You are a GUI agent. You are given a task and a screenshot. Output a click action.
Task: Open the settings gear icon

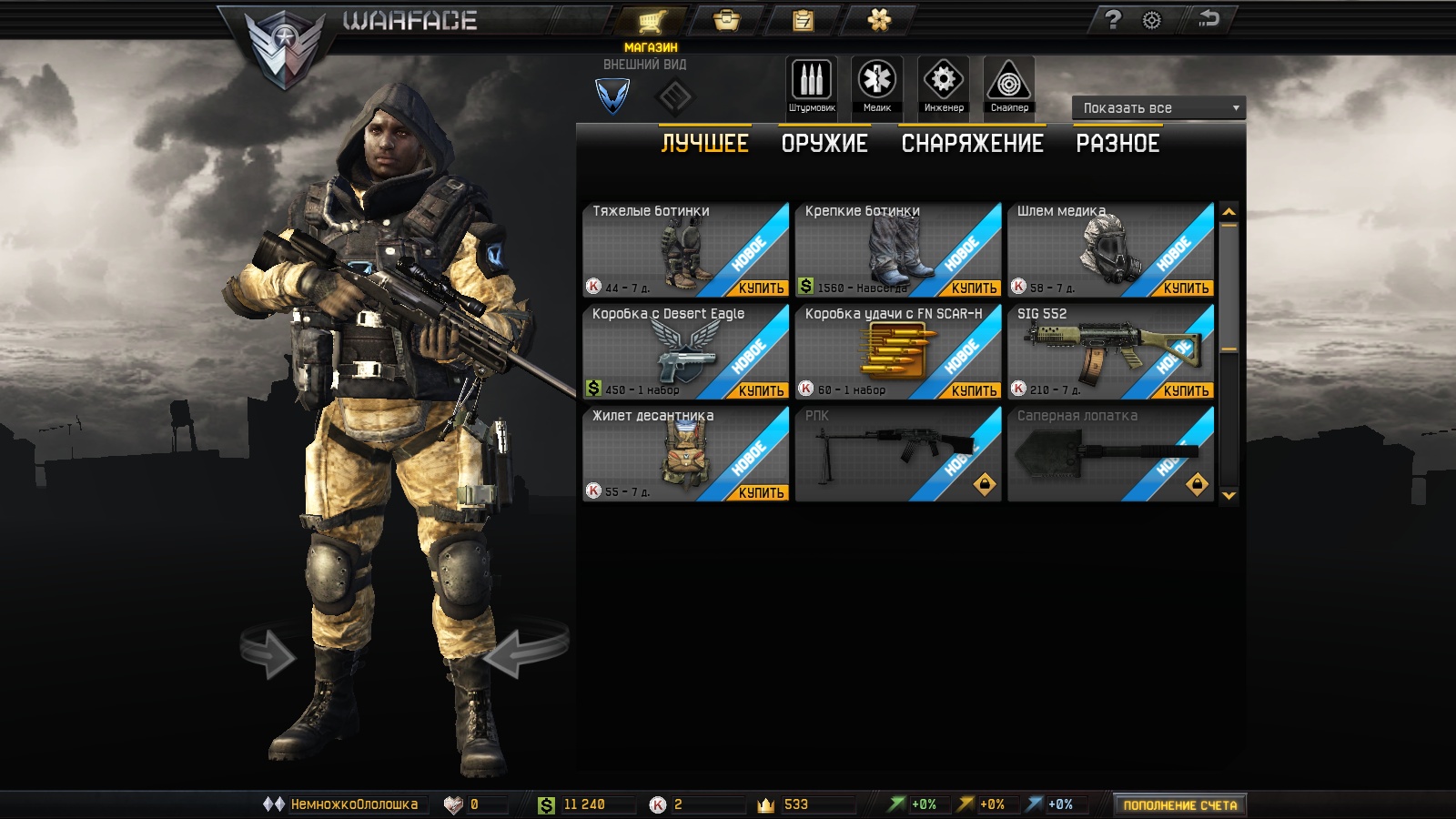[1152, 20]
